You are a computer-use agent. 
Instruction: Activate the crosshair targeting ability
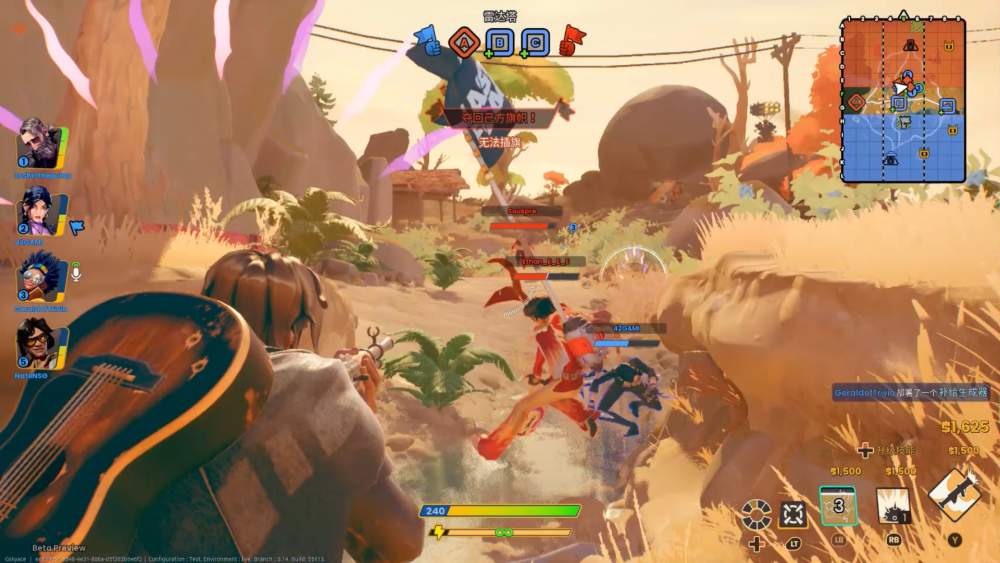(794, 515)
